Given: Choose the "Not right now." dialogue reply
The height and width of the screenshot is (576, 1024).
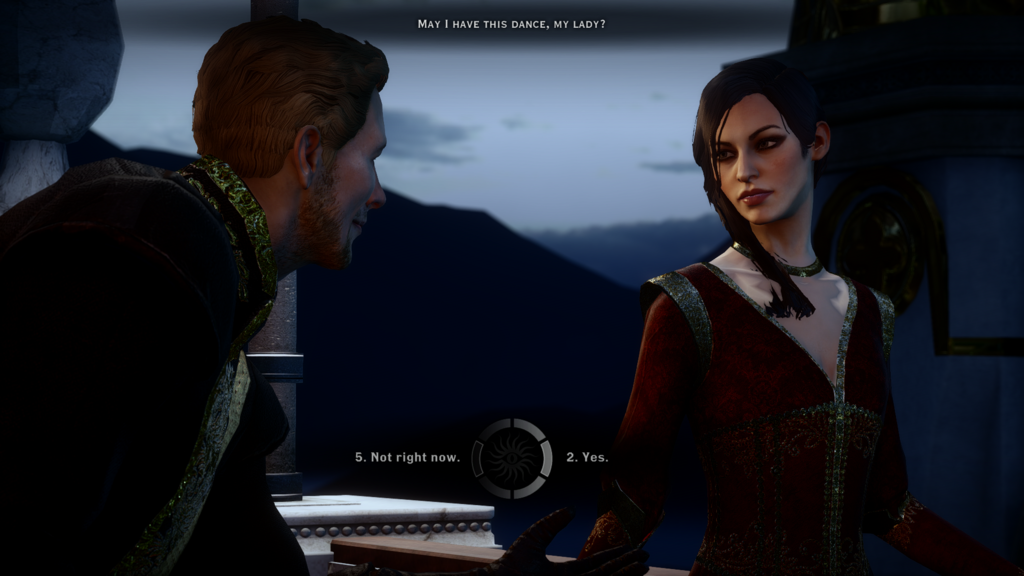Looking at the screenshot, I should click(x=408, y=457).
